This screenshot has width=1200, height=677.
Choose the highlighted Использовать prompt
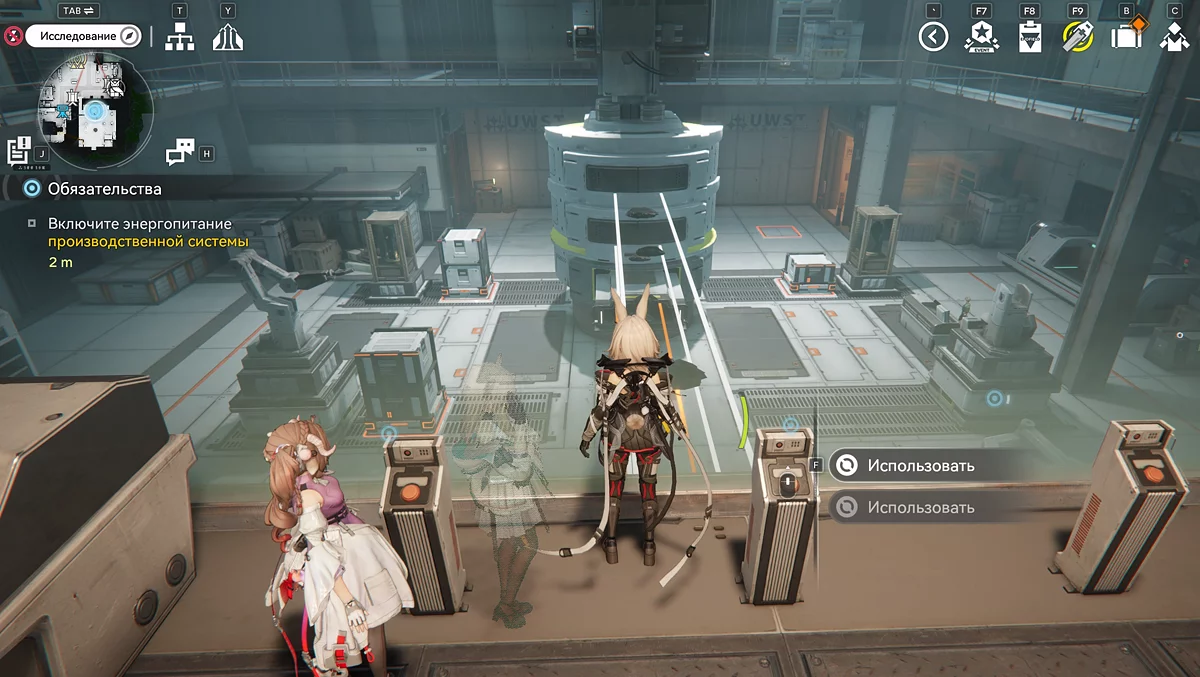coord(920,465)
